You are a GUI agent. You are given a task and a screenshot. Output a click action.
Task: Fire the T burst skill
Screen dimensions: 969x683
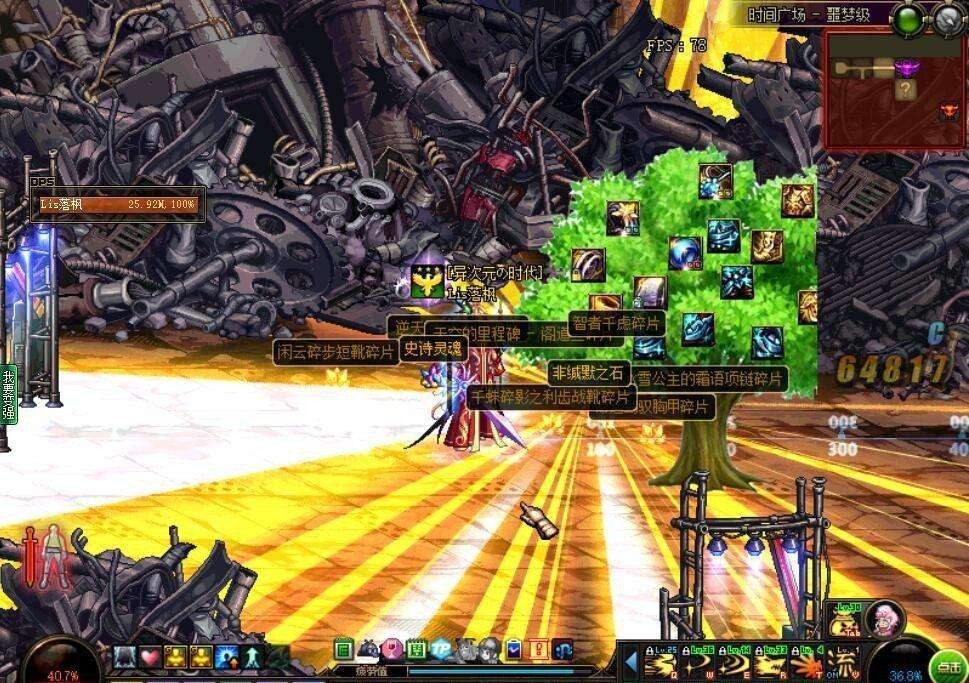[805, 663]
